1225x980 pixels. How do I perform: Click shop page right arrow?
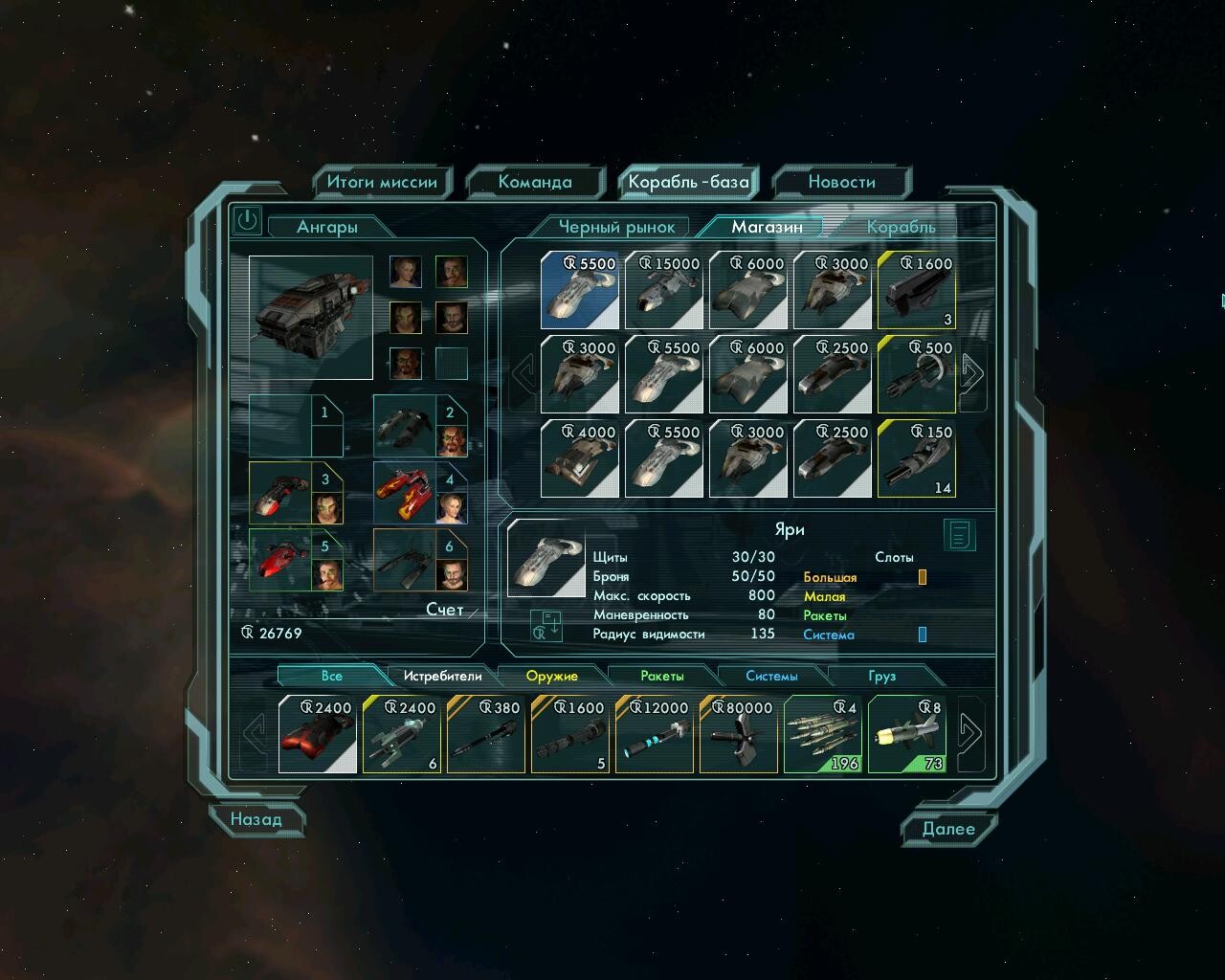971,374
